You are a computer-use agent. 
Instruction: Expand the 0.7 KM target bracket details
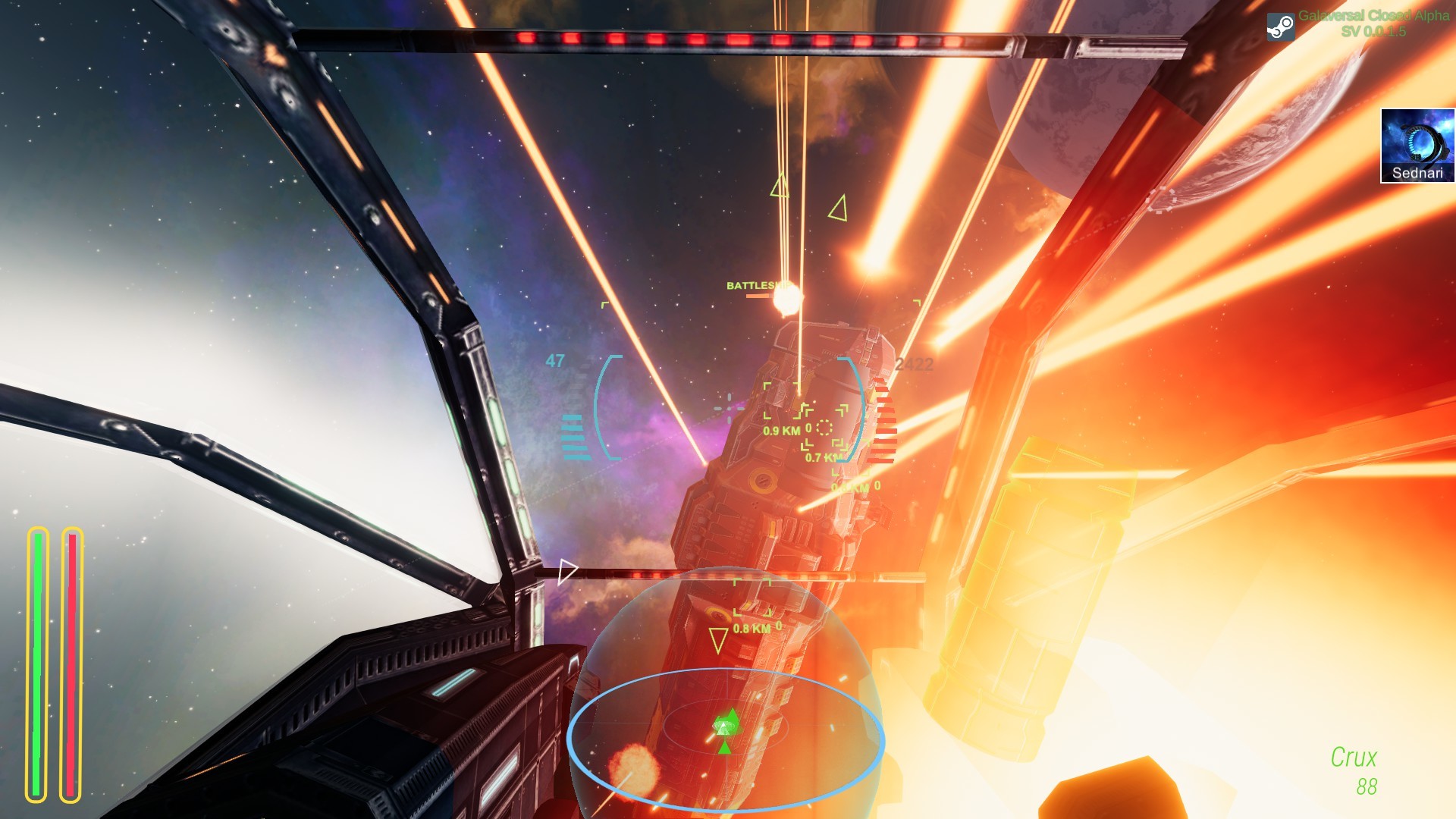[x=824, y=458]
